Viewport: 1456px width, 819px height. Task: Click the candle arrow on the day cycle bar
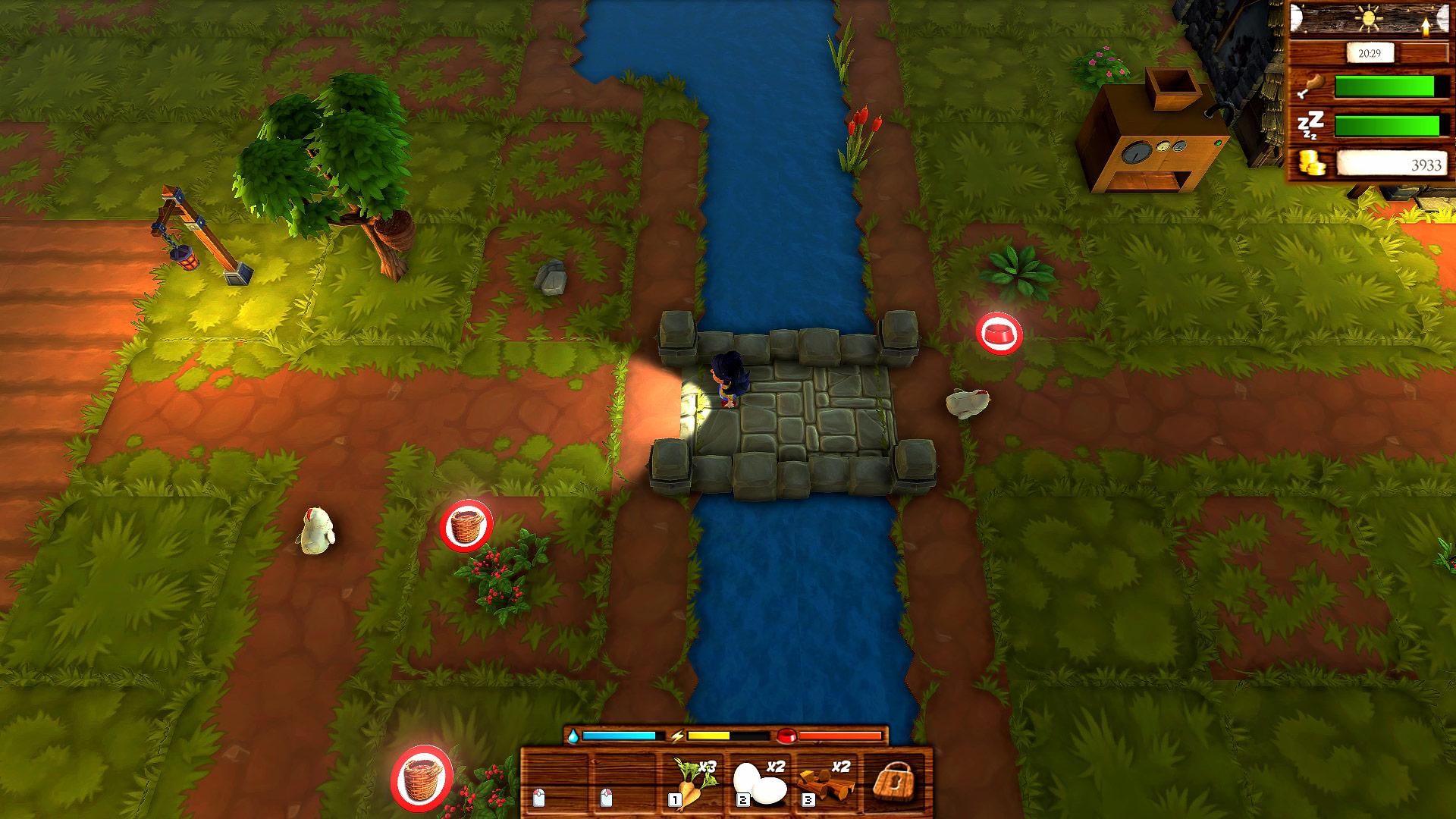click(1424, 25)
